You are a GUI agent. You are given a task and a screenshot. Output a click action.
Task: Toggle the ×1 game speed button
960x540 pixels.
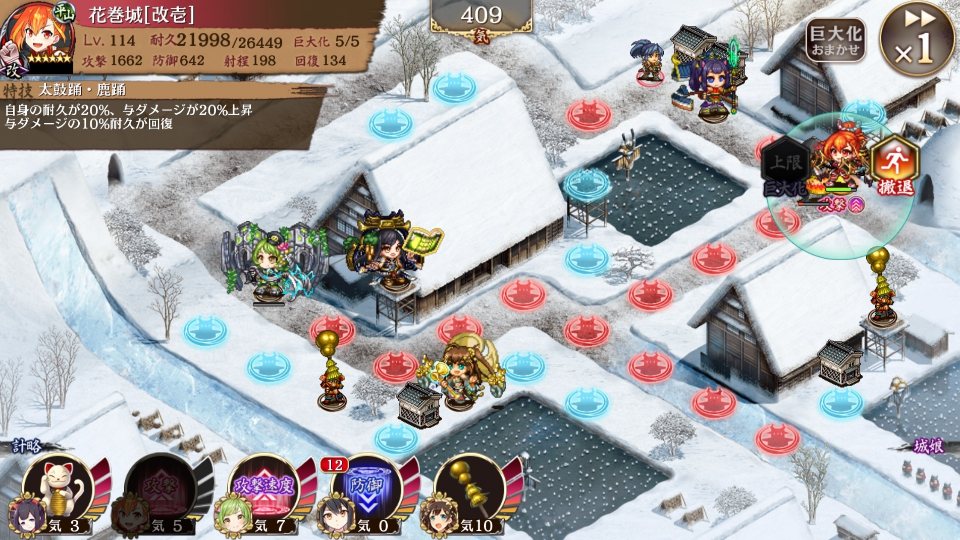pos(916,40)
